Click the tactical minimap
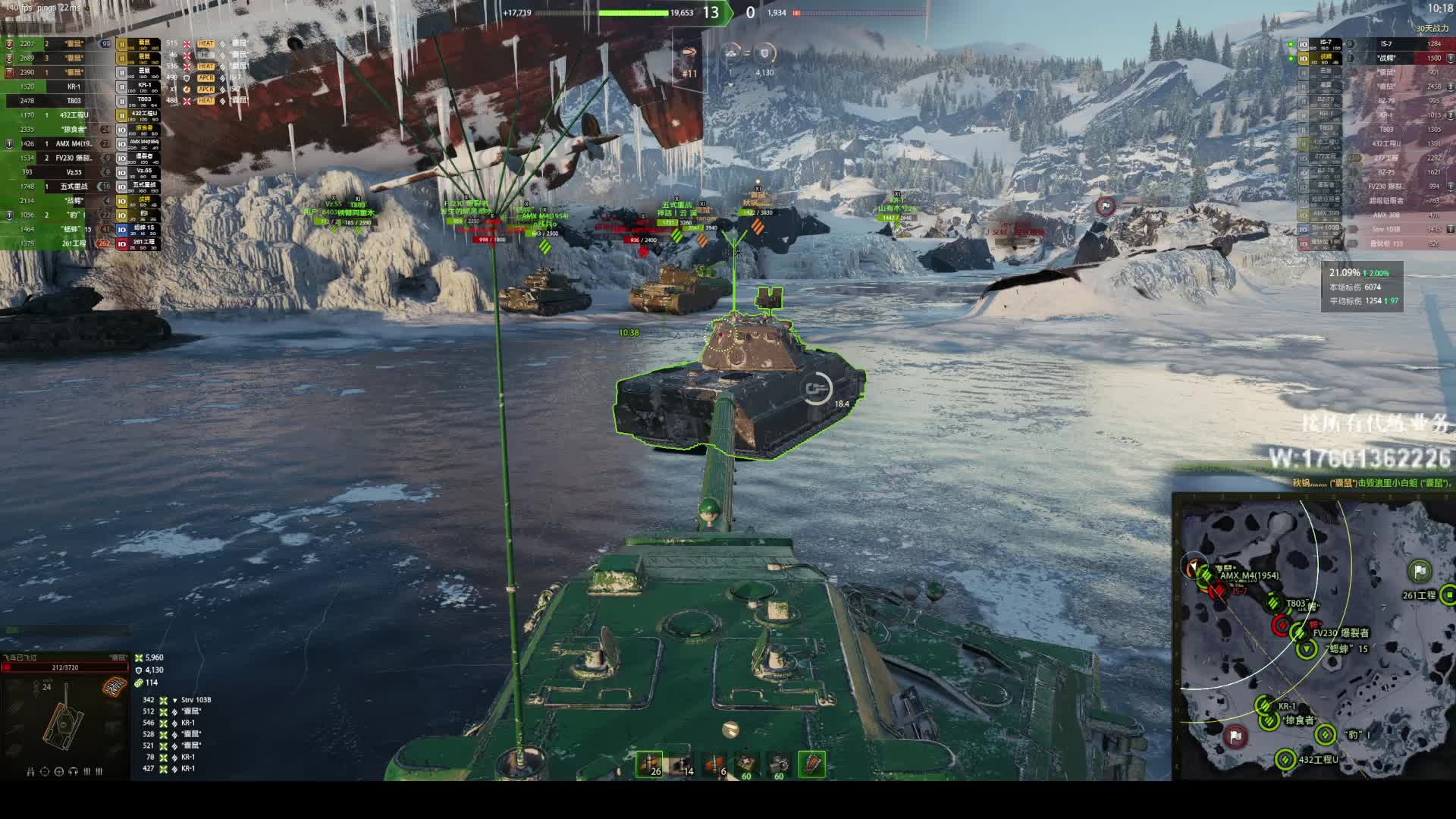 [1316, 635]
